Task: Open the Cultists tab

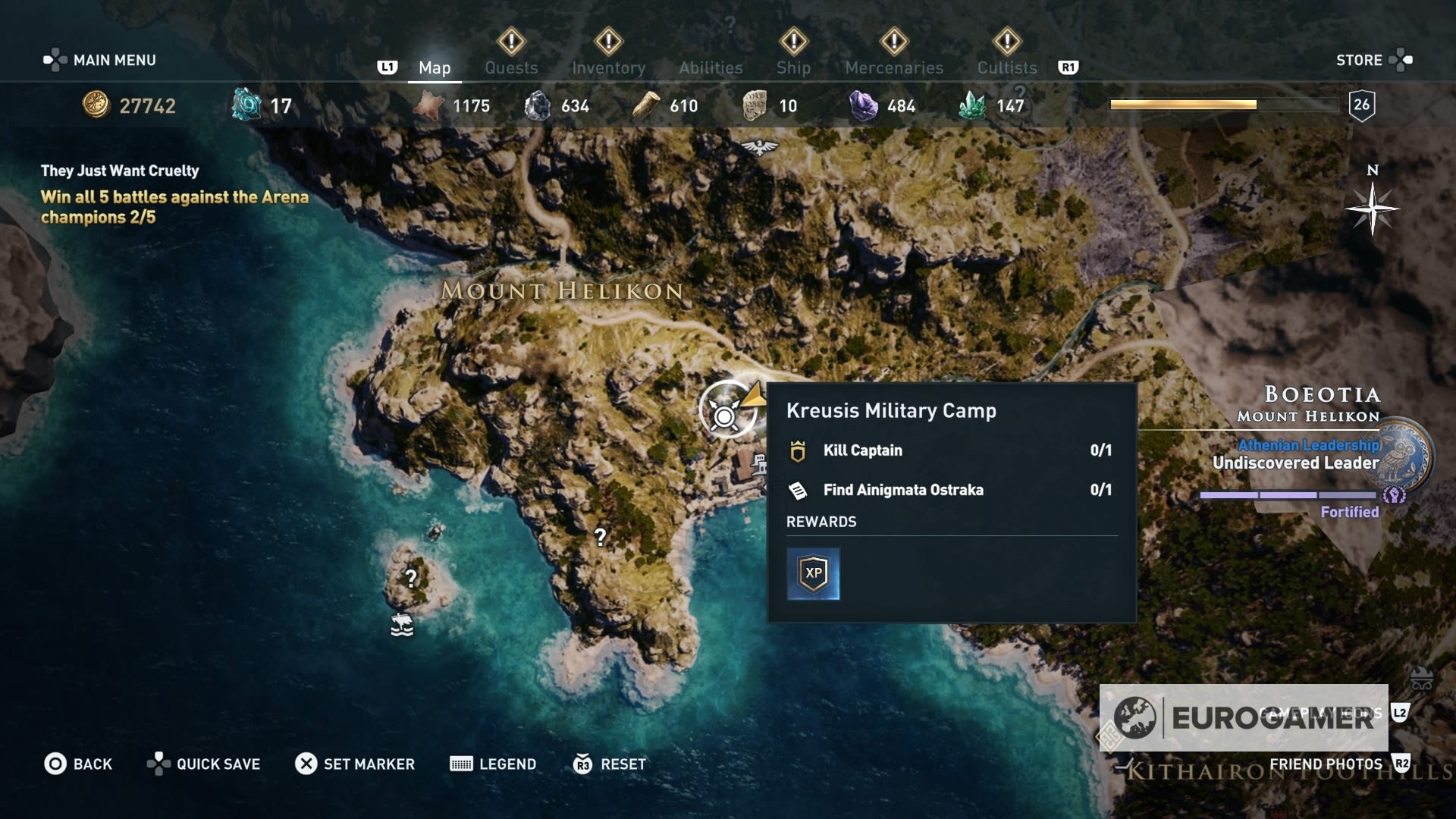Action: [x=1006, y=67]
